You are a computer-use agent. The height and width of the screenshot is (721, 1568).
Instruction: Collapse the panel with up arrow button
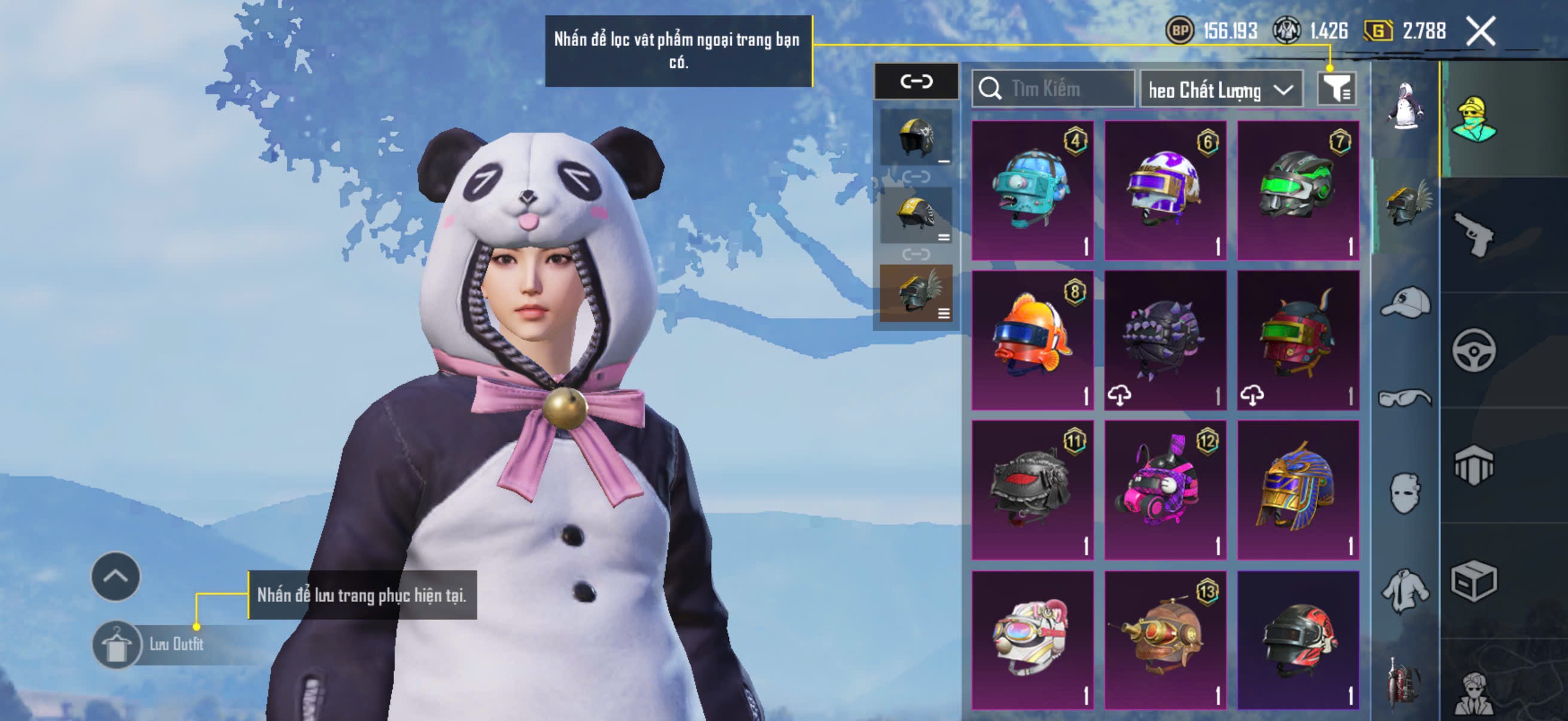[115, 576]
